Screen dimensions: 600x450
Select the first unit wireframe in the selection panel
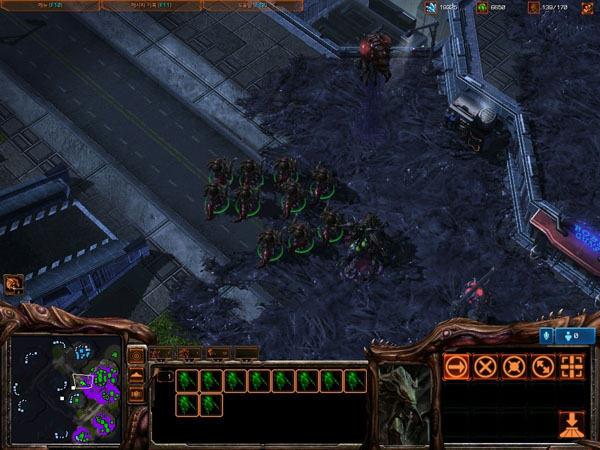coord(186,380)
